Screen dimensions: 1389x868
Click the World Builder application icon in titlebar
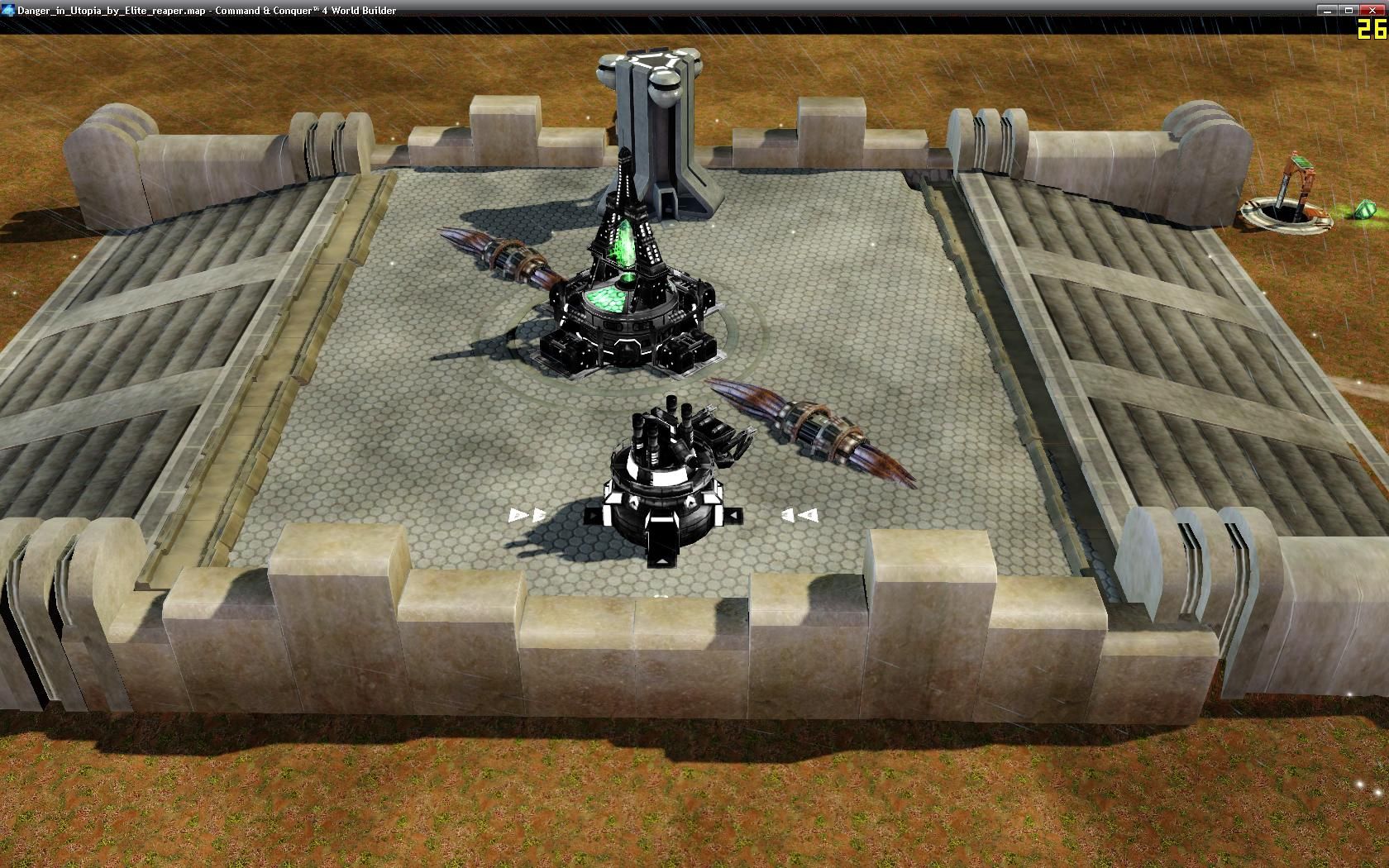[7, 11]
